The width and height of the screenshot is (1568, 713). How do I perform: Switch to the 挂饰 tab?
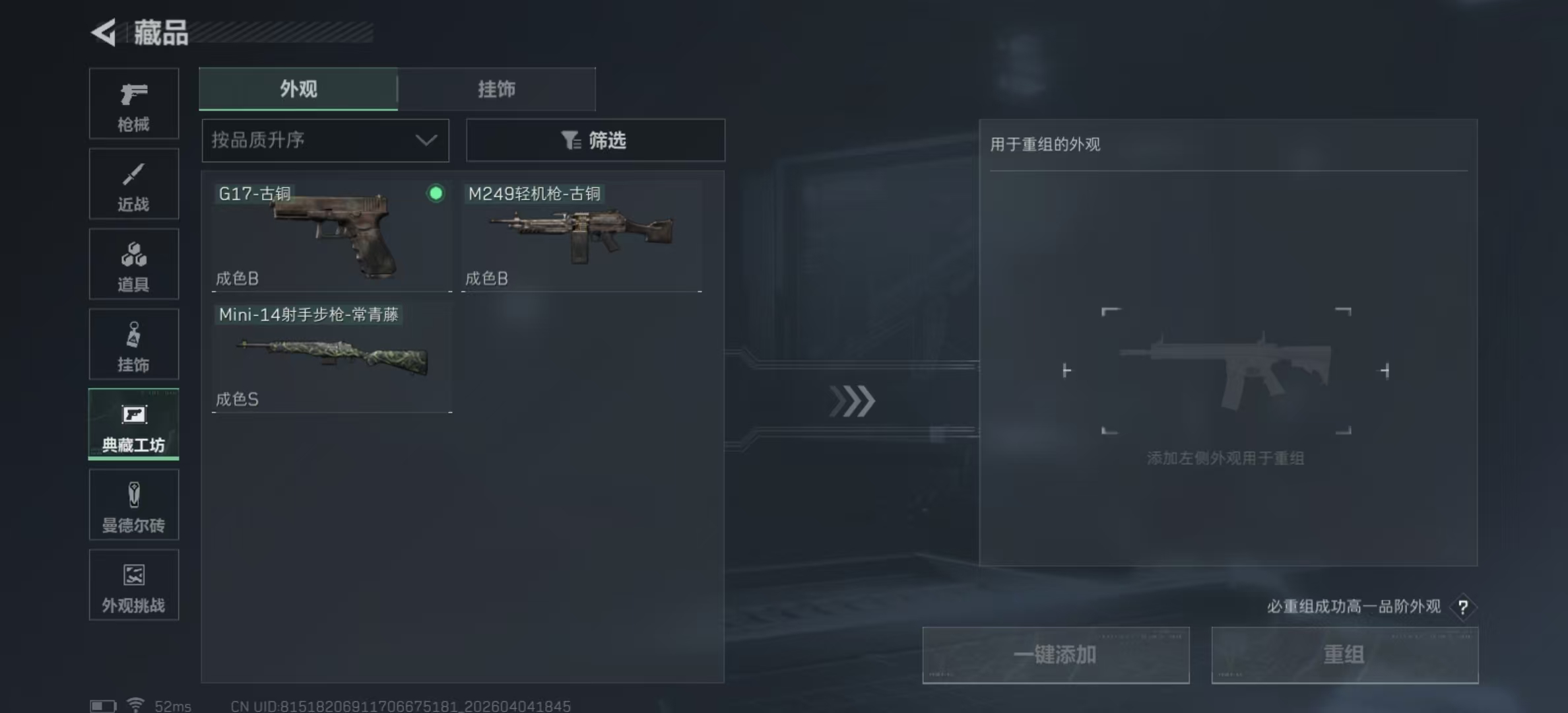tap(496, 89)
